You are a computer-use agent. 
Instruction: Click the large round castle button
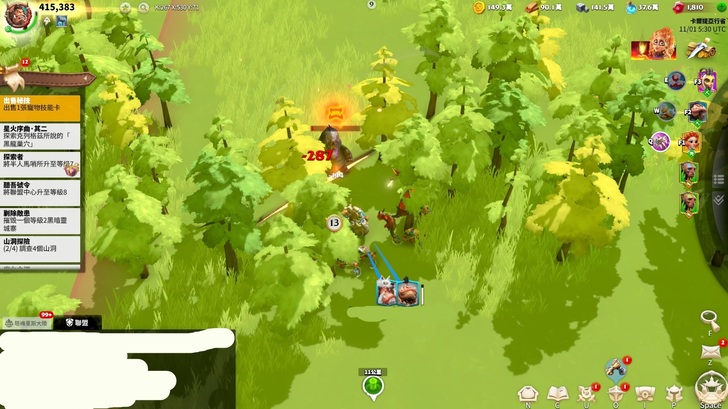(711, 388)
